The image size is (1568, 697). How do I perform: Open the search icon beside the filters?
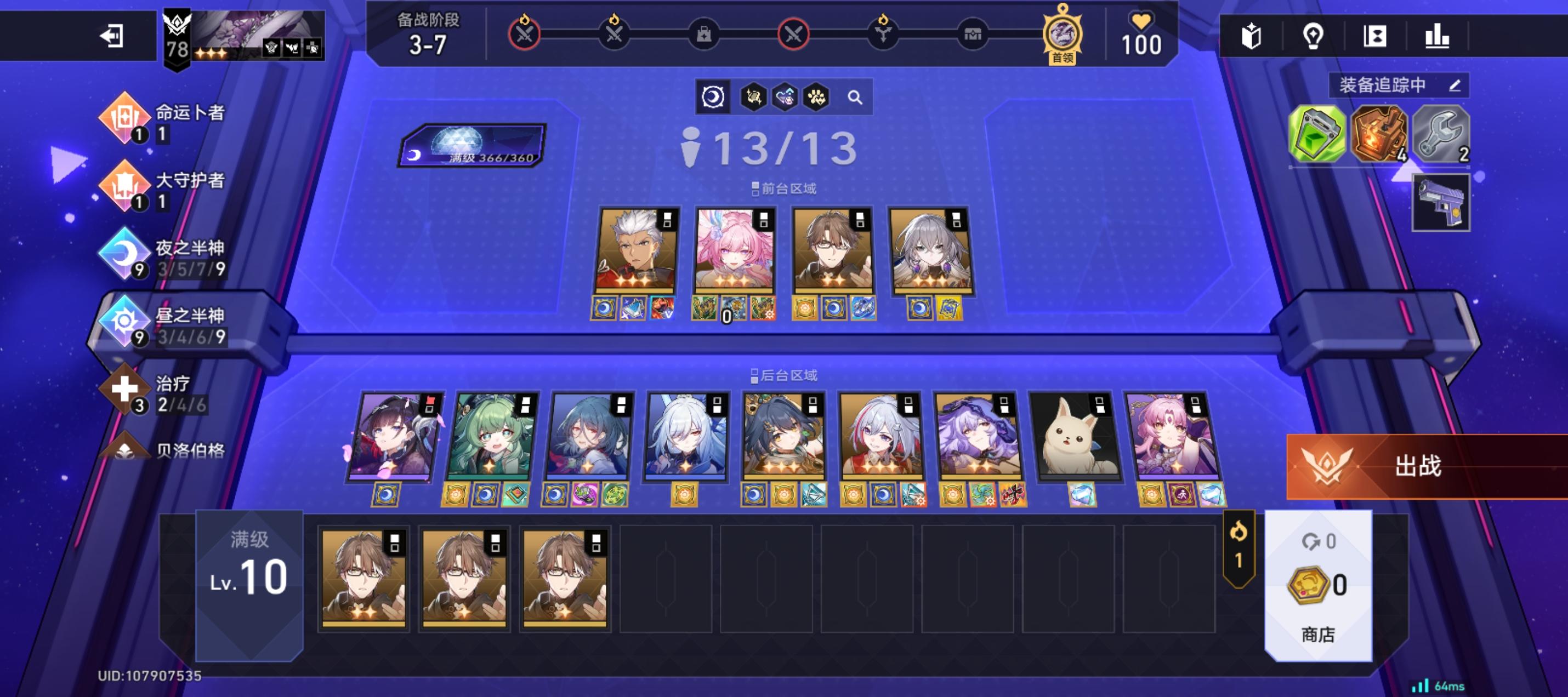tap(855, 98)
